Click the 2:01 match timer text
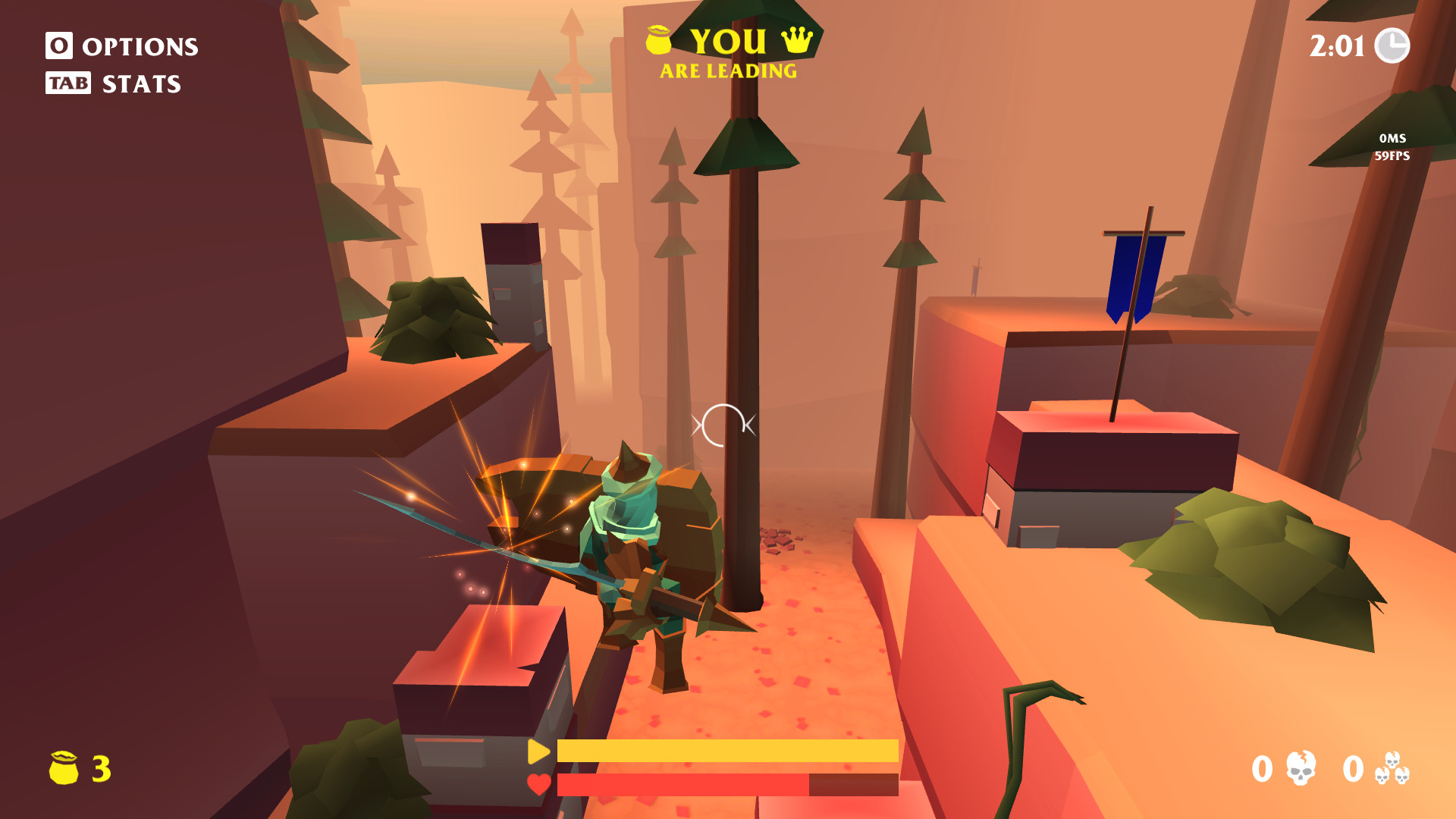 click(1339, 47)
